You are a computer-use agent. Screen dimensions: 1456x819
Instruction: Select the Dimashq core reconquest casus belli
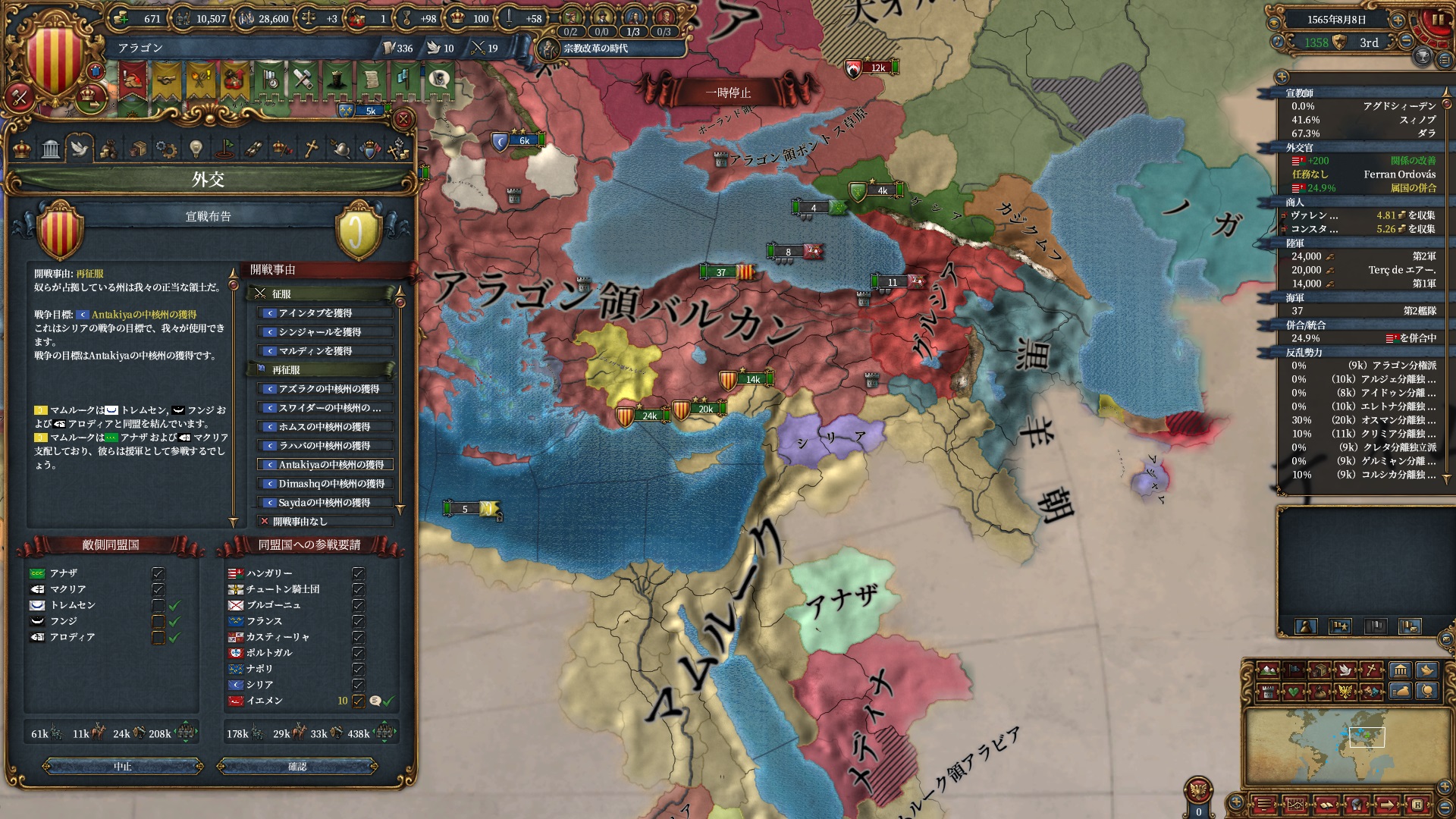pyautogui.click(x=326, y=484)
